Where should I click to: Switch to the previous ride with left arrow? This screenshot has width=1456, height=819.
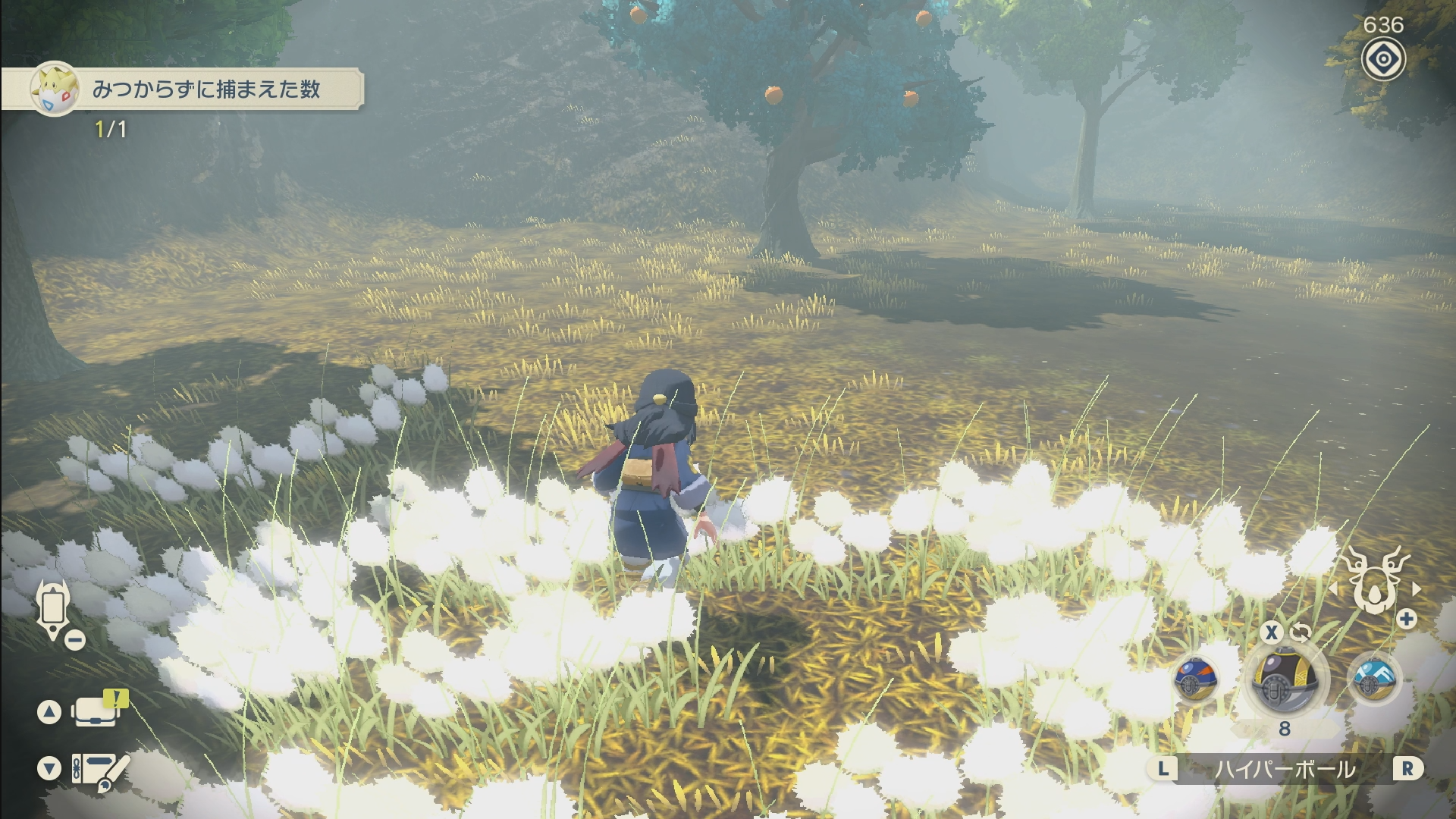pyautogui.click(x=1332, y=588)
